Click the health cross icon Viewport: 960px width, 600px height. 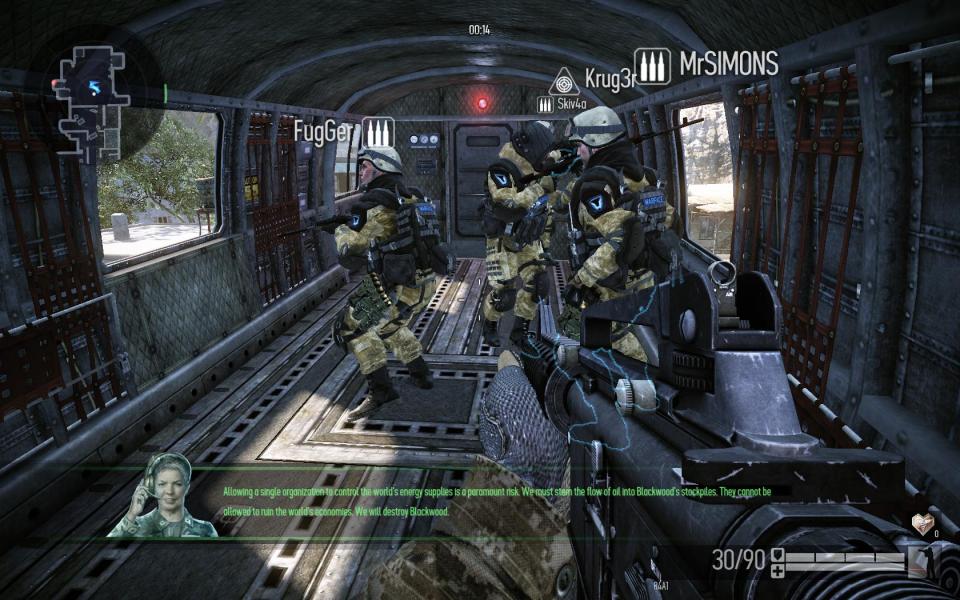778,569
